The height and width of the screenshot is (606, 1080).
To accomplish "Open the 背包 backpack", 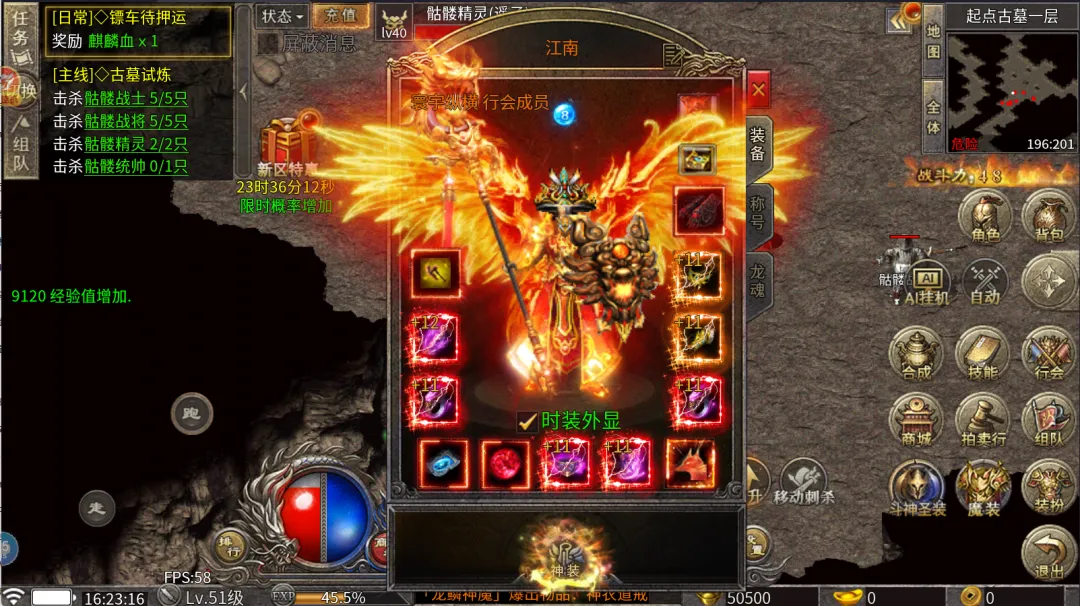I will (x=1047, y=218).
